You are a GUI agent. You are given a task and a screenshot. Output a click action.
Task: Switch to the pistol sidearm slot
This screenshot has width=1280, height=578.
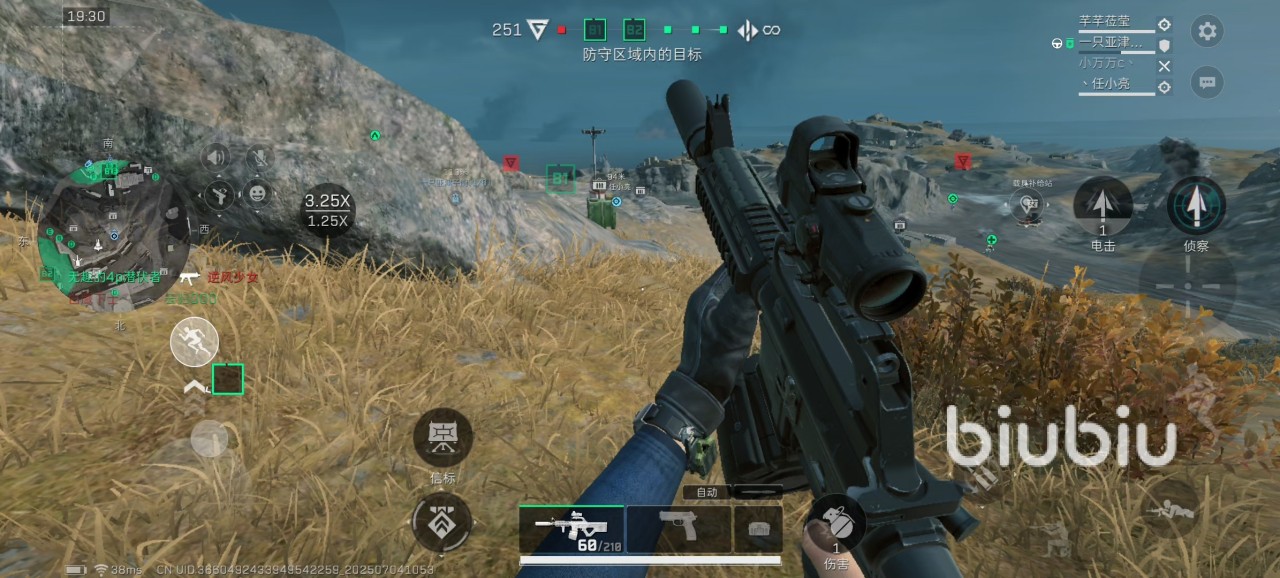(679, 528)
